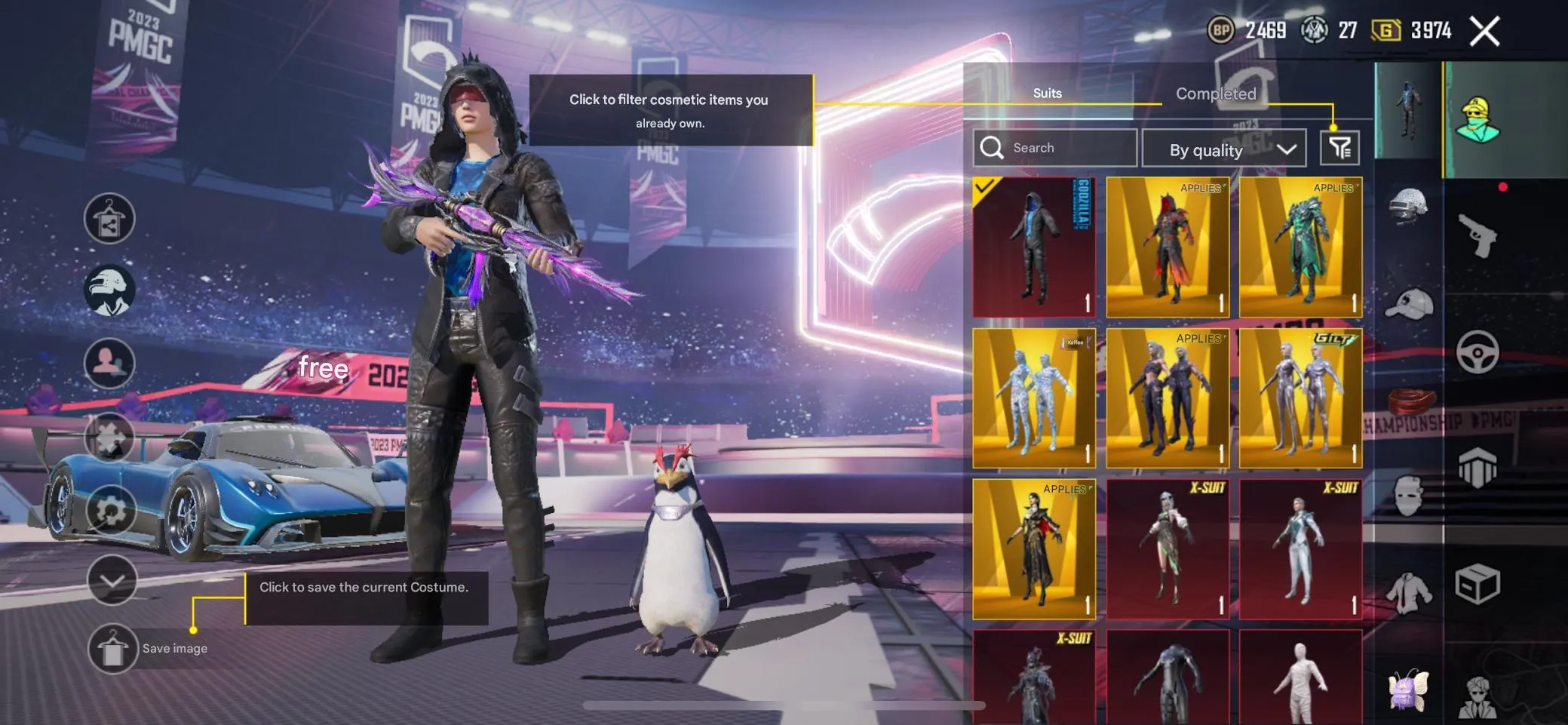Switch to the Completed tab

[1216, 94]
